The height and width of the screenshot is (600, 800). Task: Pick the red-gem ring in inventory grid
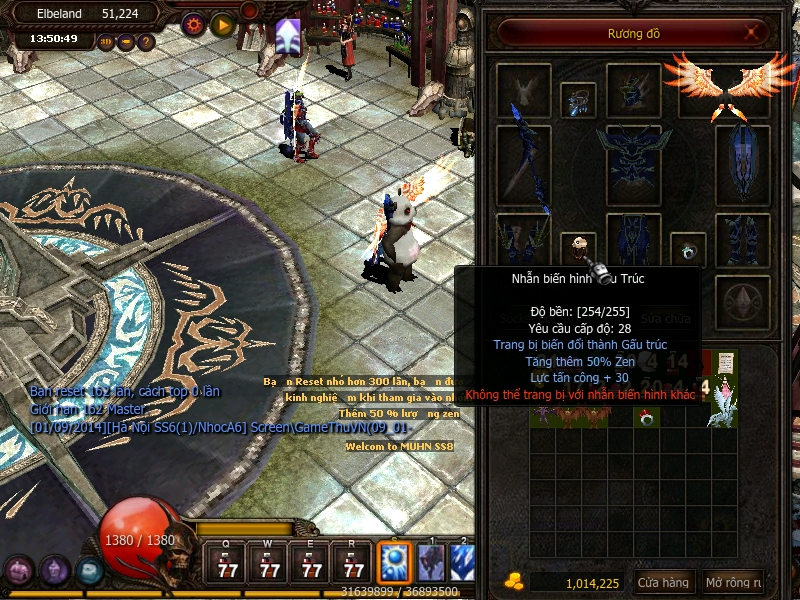coord(648,418)
